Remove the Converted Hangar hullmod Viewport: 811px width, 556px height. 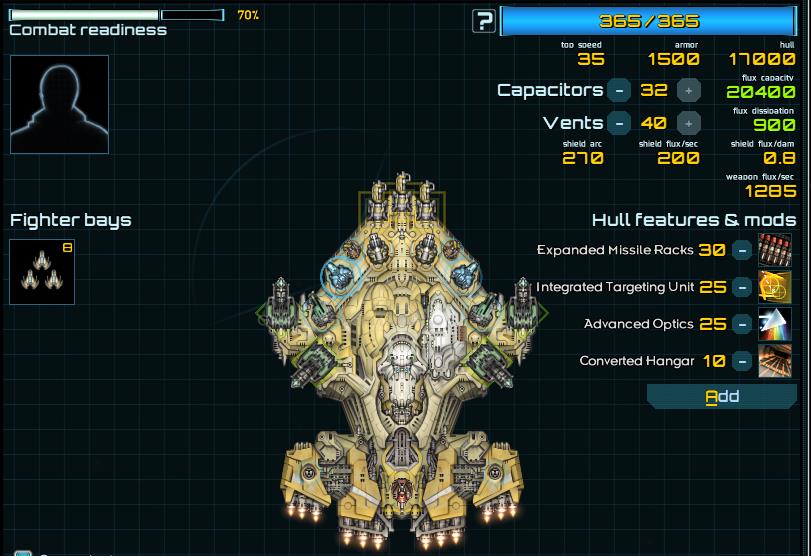742,361
